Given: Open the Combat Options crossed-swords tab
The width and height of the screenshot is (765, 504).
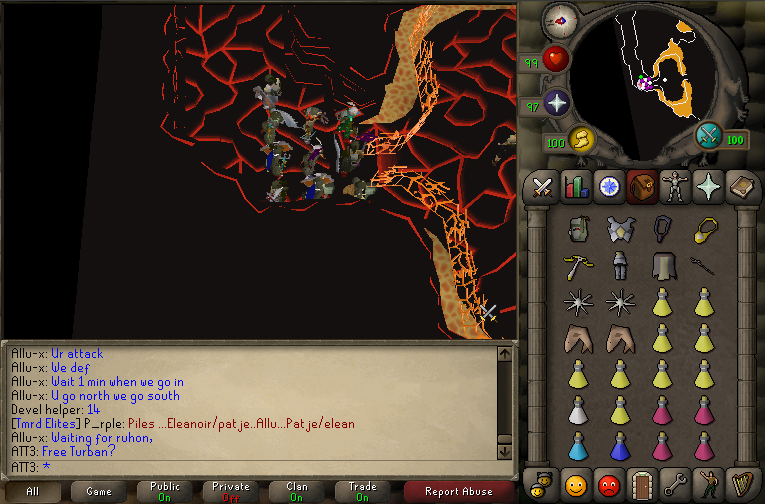Looking at the screenshot, I should (x=543, y=187).
